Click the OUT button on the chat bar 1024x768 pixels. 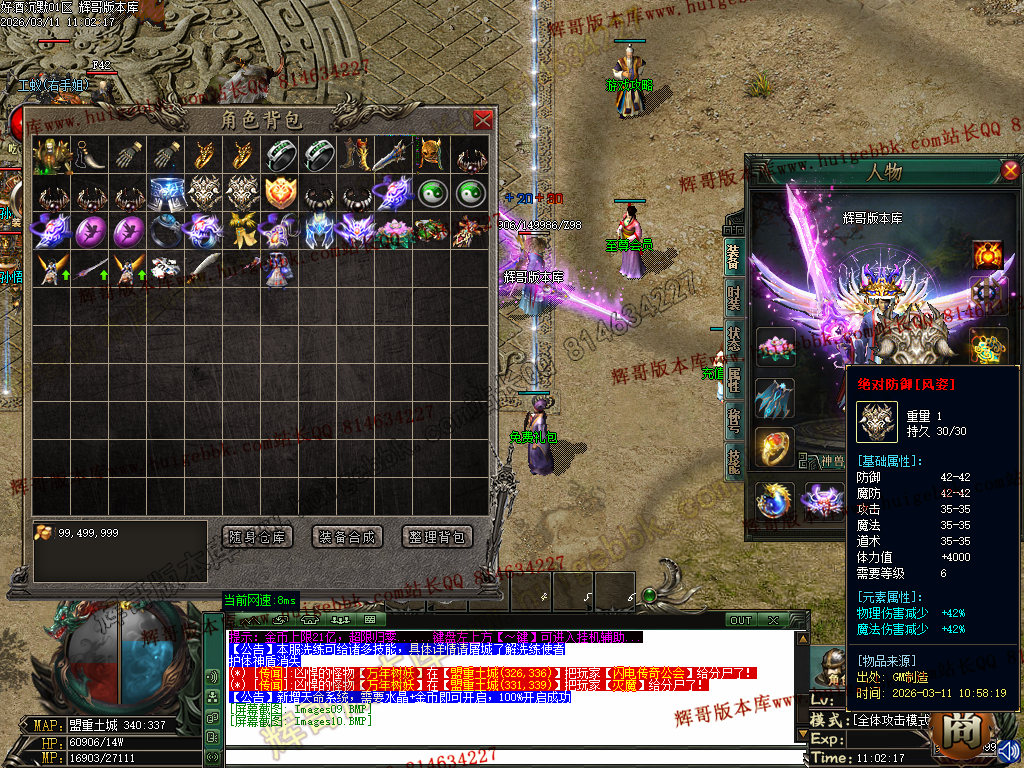[x=740, y=620]
